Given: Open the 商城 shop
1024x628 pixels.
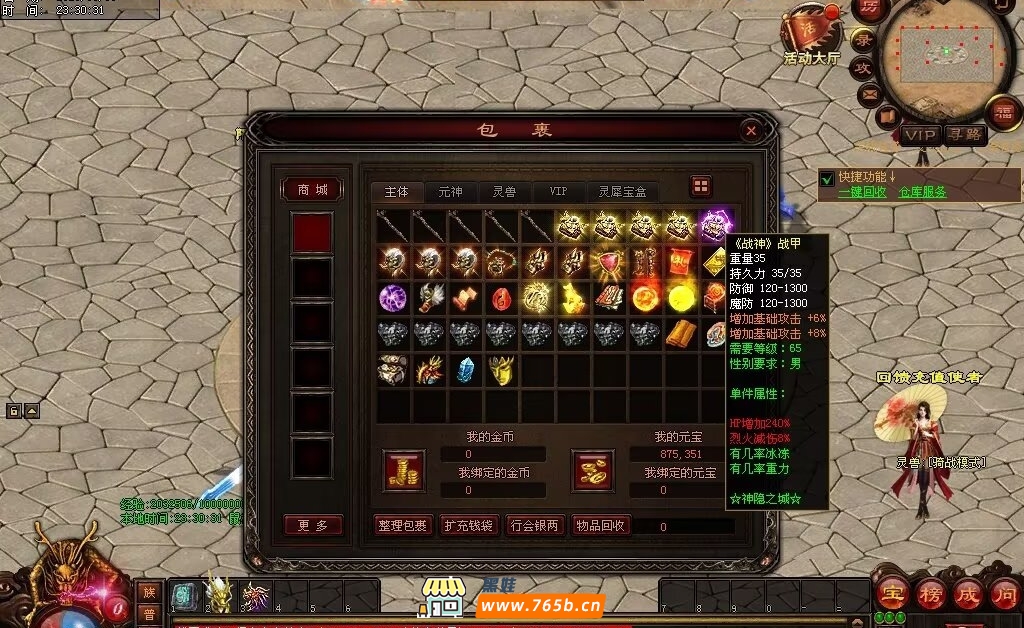Looking at the screenshot, I should coord(312,190).
